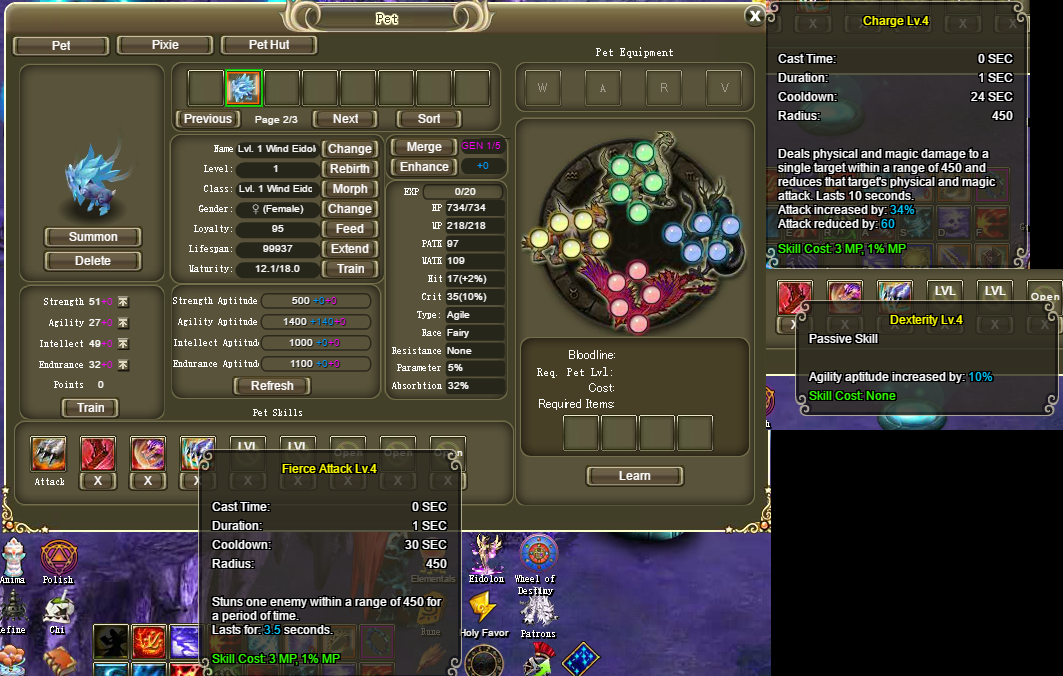Add a point to Strength
Viewport: 1063px width, 676px height.
tap(123, 302)
